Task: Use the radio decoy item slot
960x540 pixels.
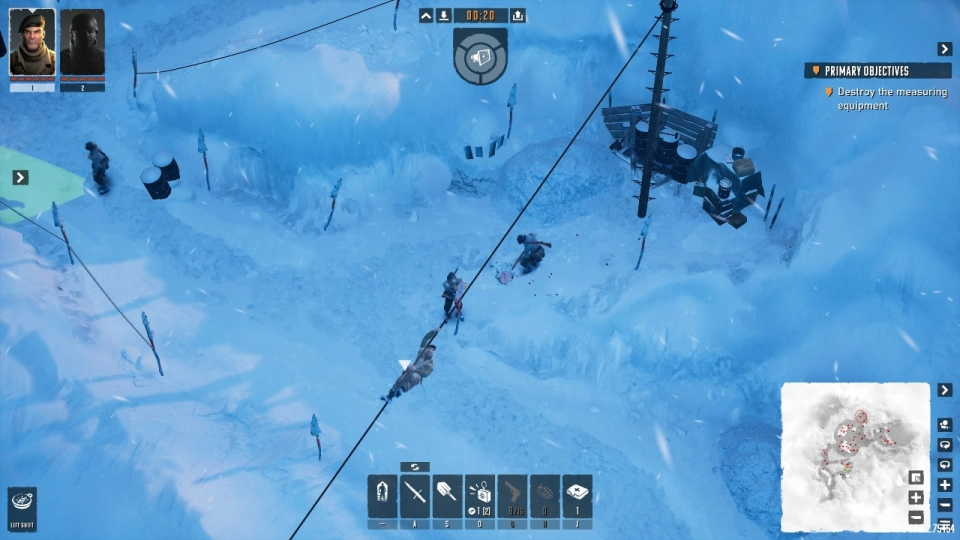Action: (480, 494)
